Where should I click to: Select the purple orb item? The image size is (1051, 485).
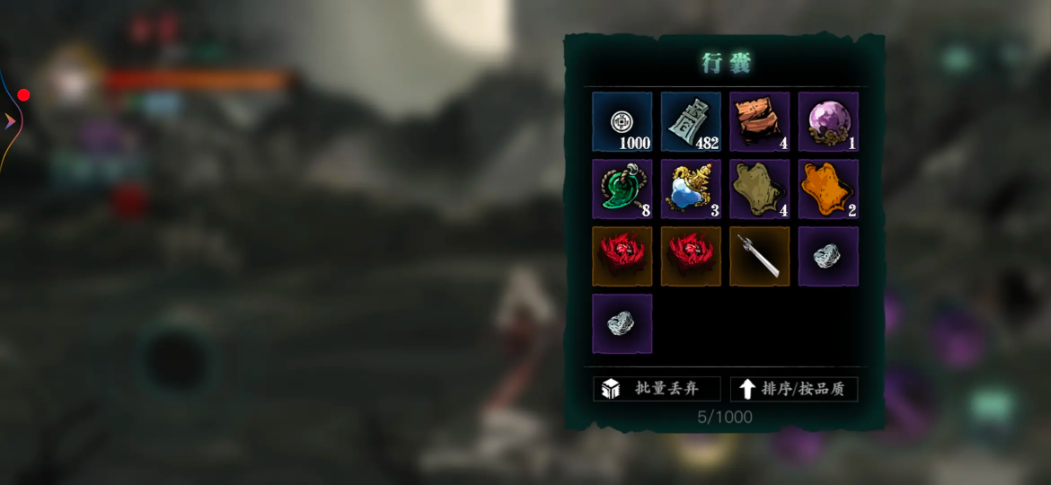click(x=828, y=122)
